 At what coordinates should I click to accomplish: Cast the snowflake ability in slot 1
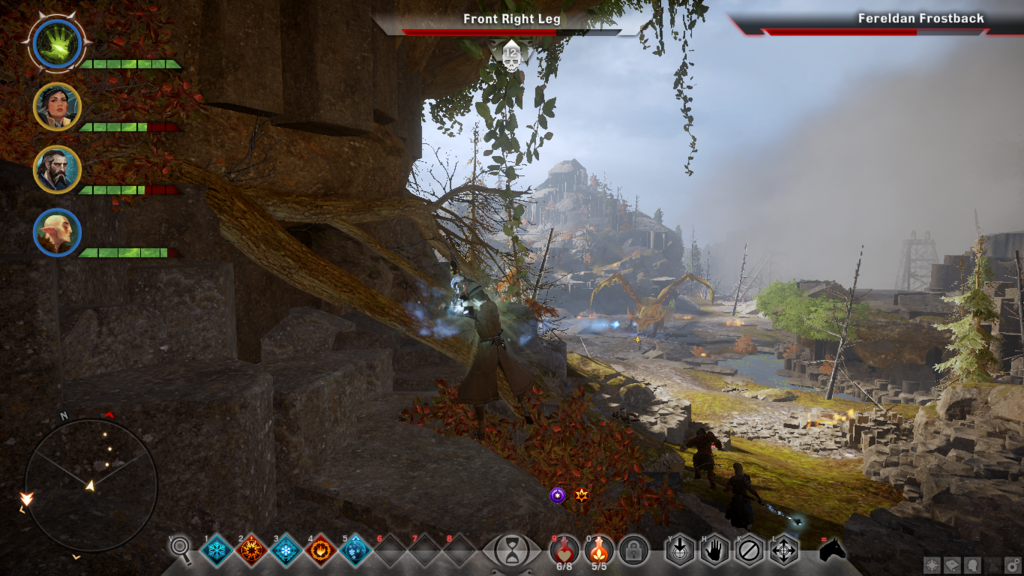pyautogui.click(x=217, y=550)
